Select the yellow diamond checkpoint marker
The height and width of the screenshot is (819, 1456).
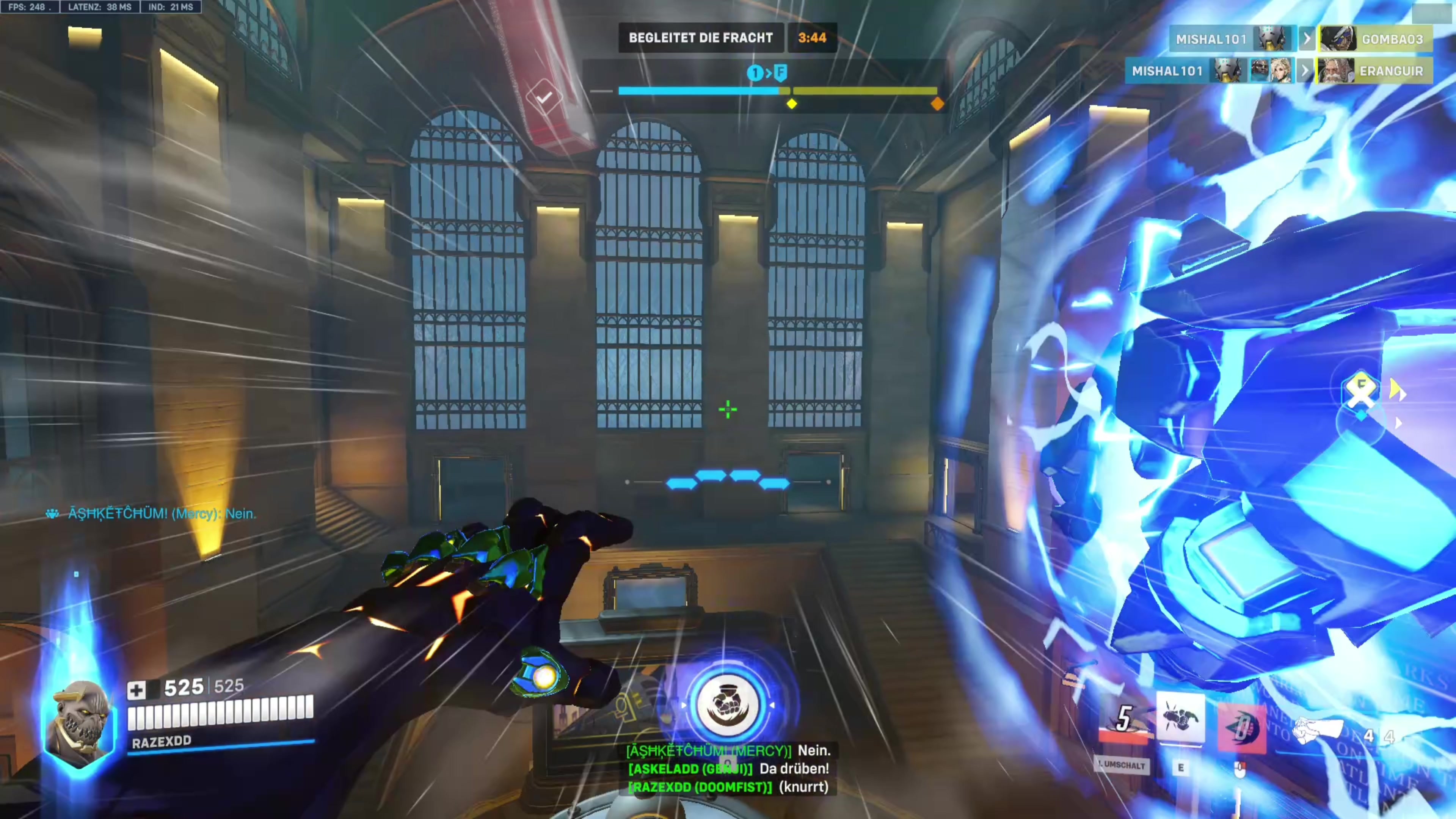pos(792,104)
